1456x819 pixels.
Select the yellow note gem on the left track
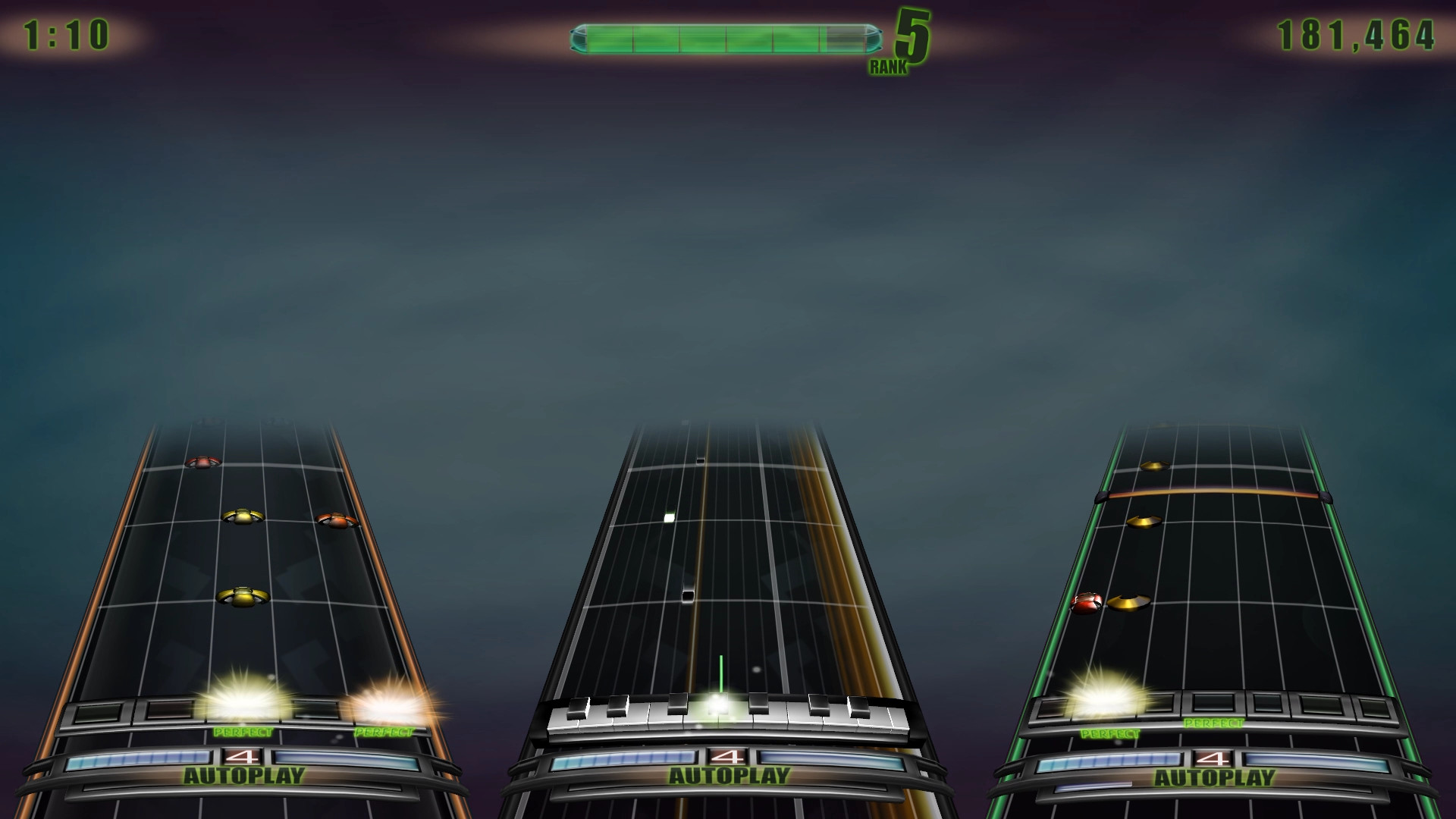click(244, 514)
